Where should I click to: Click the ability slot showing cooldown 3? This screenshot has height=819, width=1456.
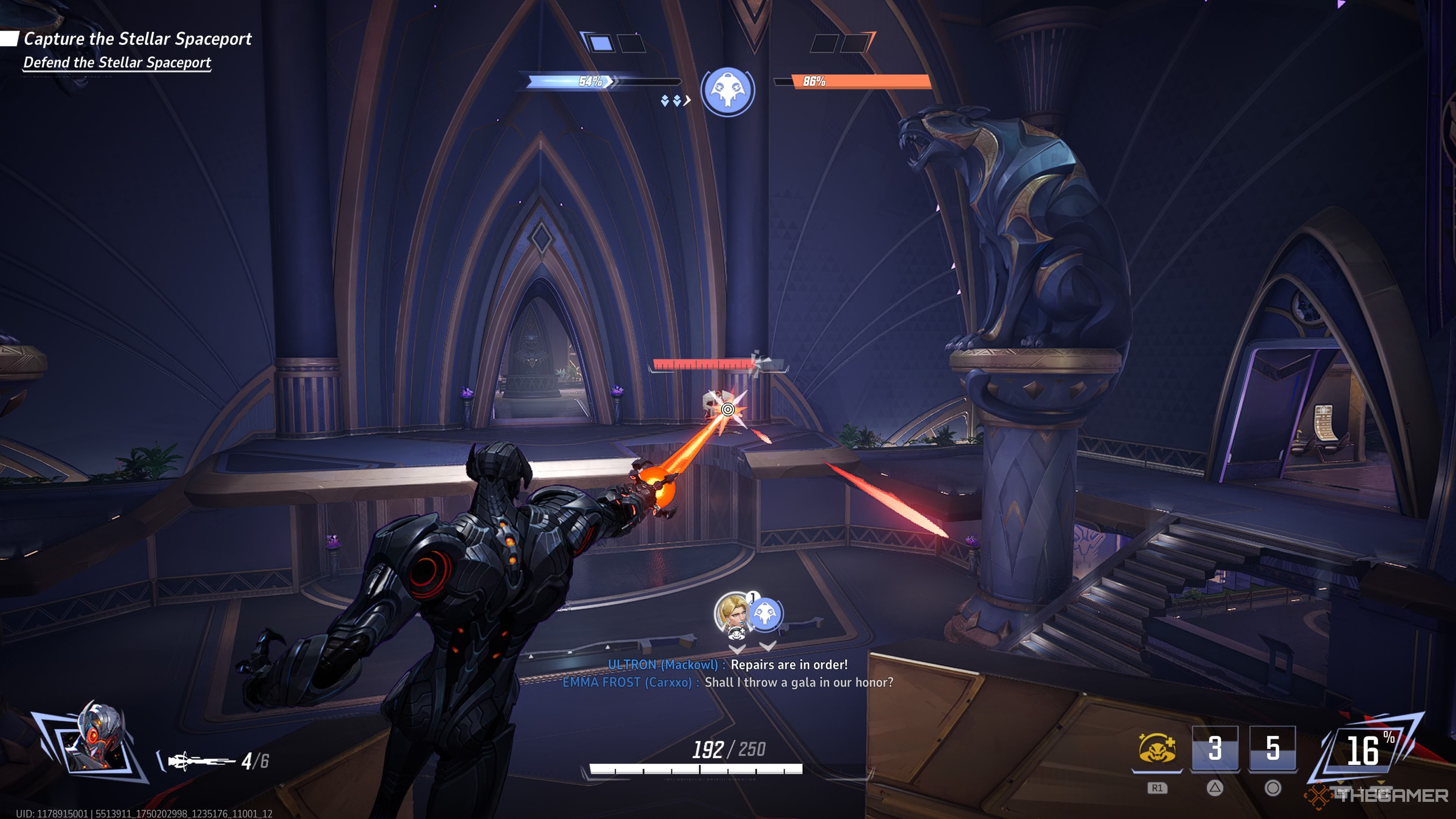click(x=1214, y=748)
